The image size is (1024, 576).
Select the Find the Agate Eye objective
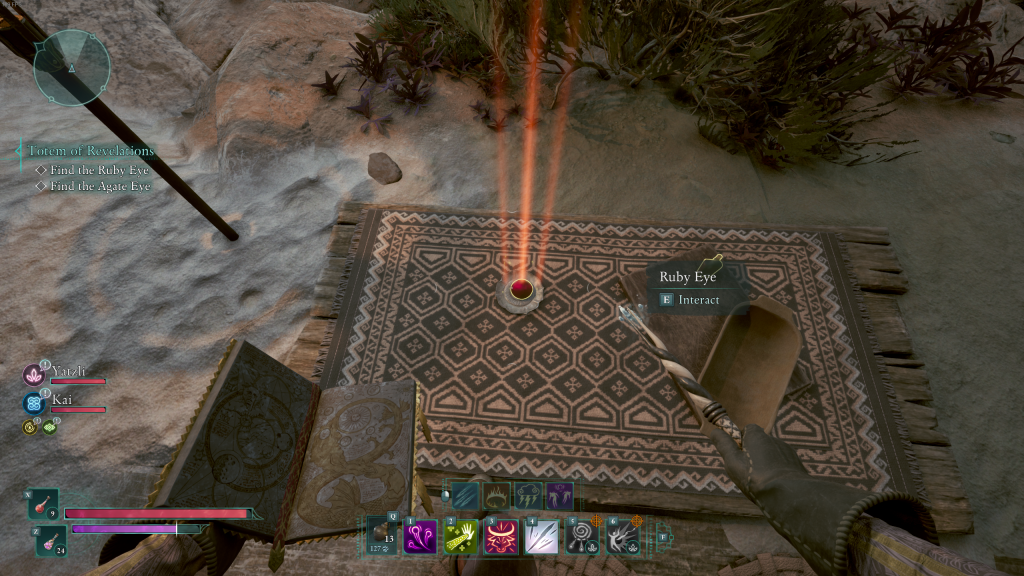(x=100, y=186)
